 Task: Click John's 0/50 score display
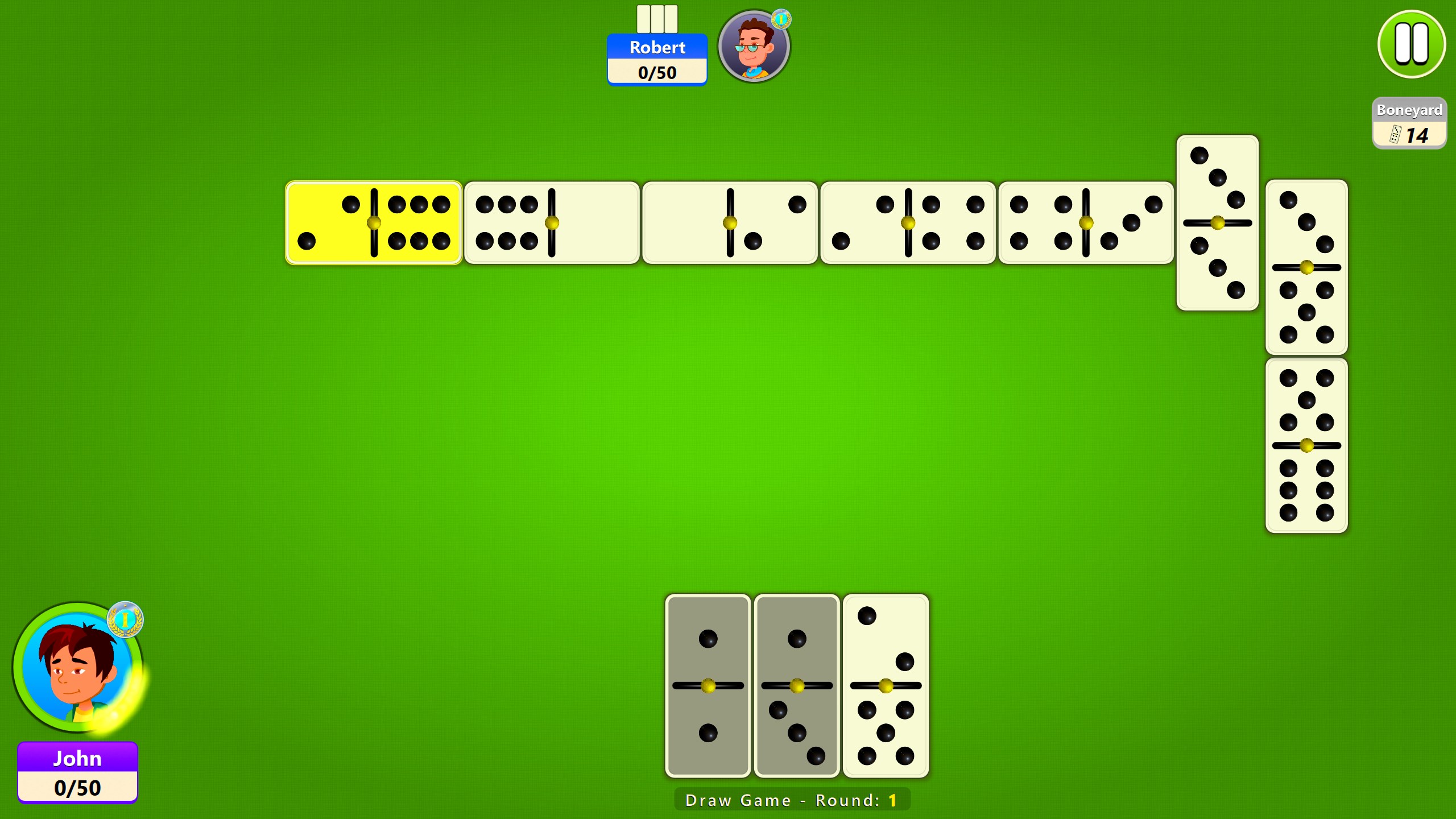(x=78, y=788)
